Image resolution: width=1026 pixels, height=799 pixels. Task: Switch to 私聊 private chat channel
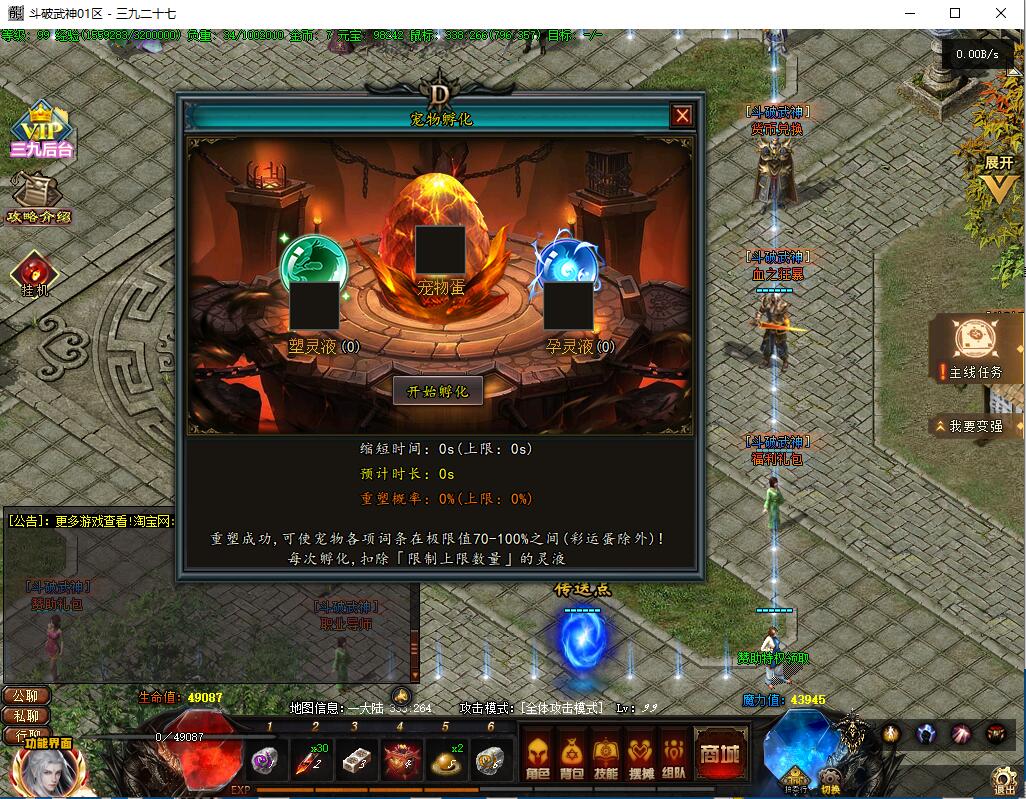click(26, 716)
